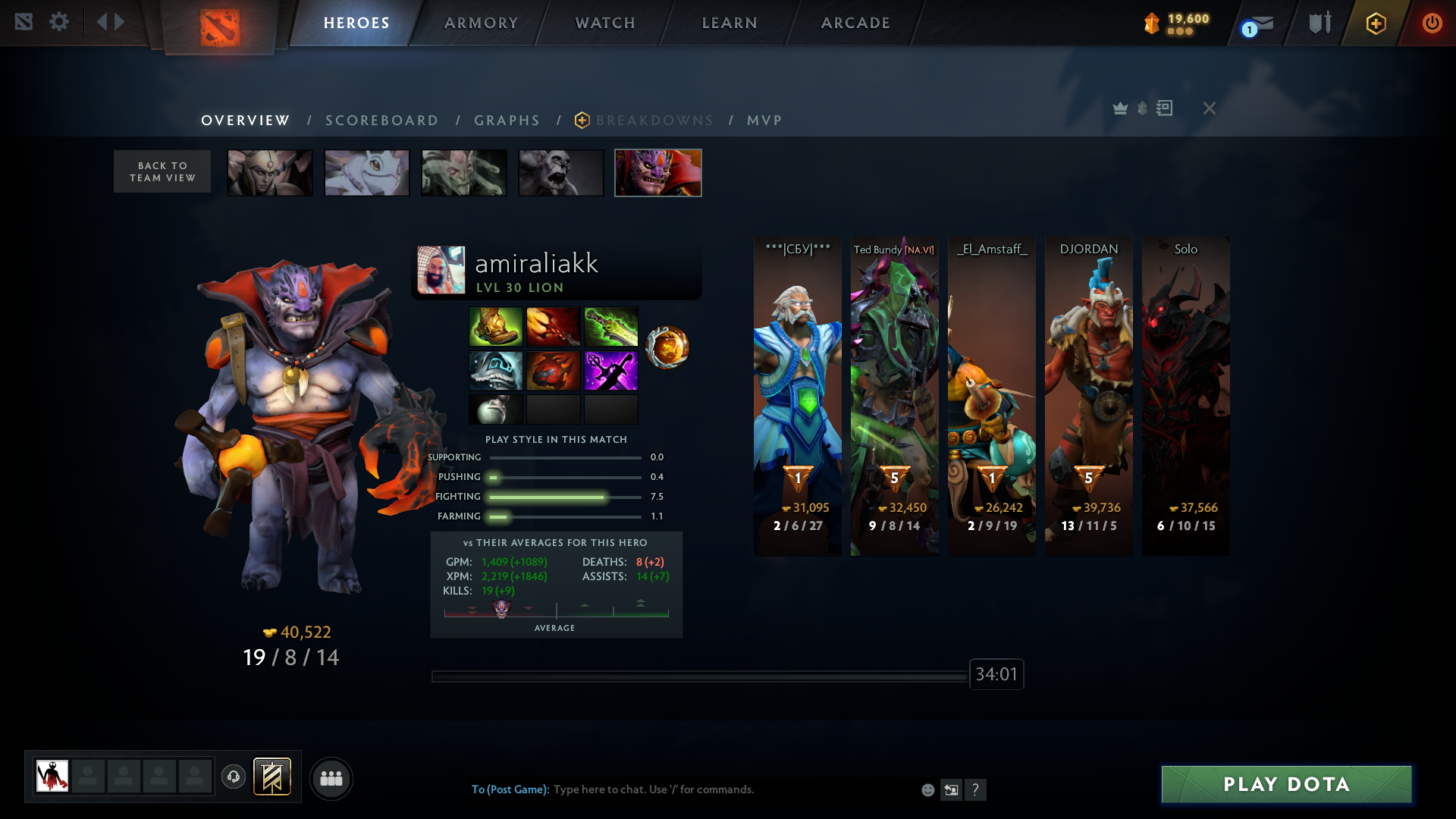The width and height of the screenshot is (1456, 819).
Task: Select enemy player DJORDAN's hero card
Action: point(1089,396)
